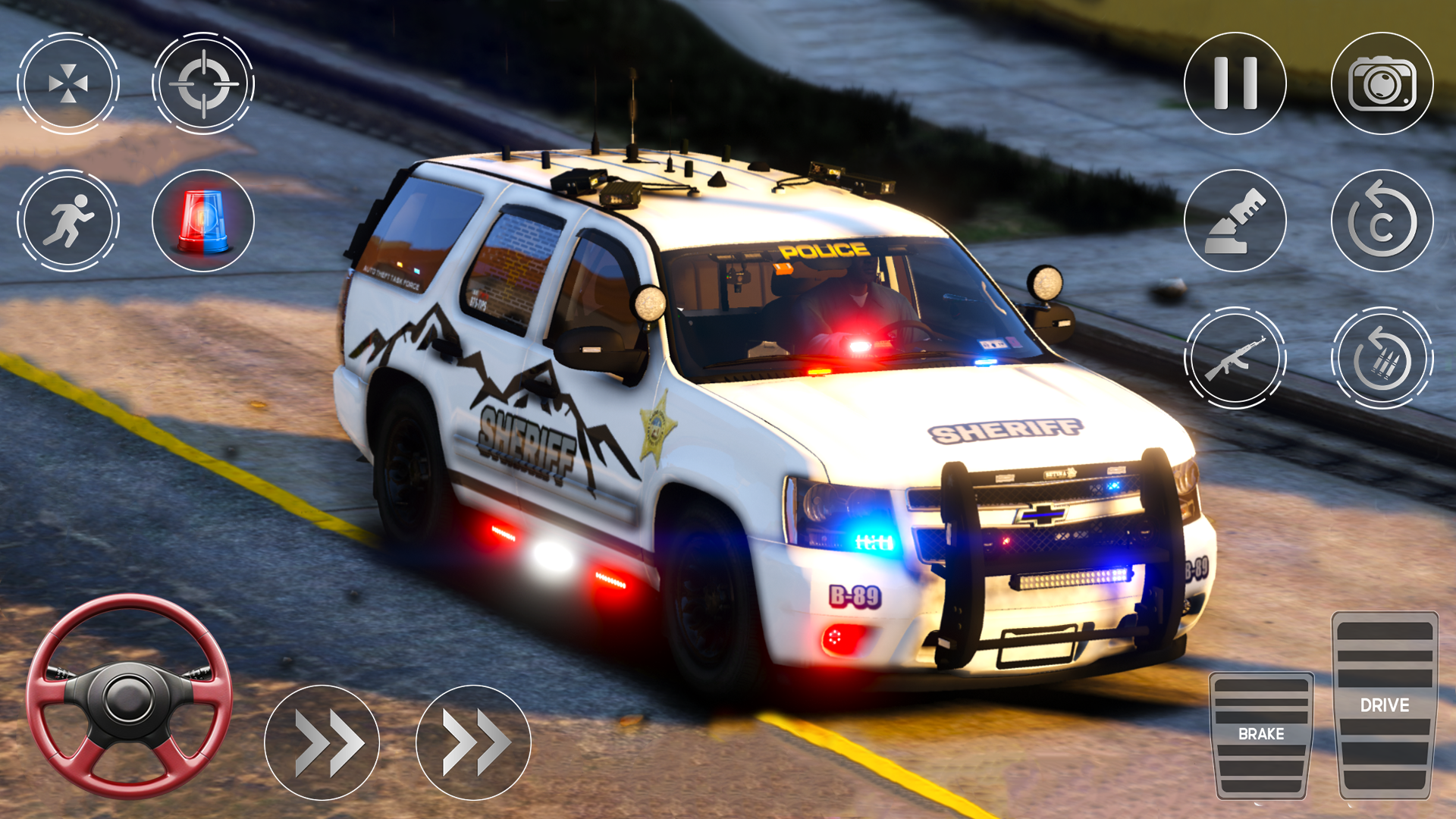1456x819 pixels.
Task: Select the AK-47 rifle weapon
Action: pyautogui.click(x=1236, y=356)
